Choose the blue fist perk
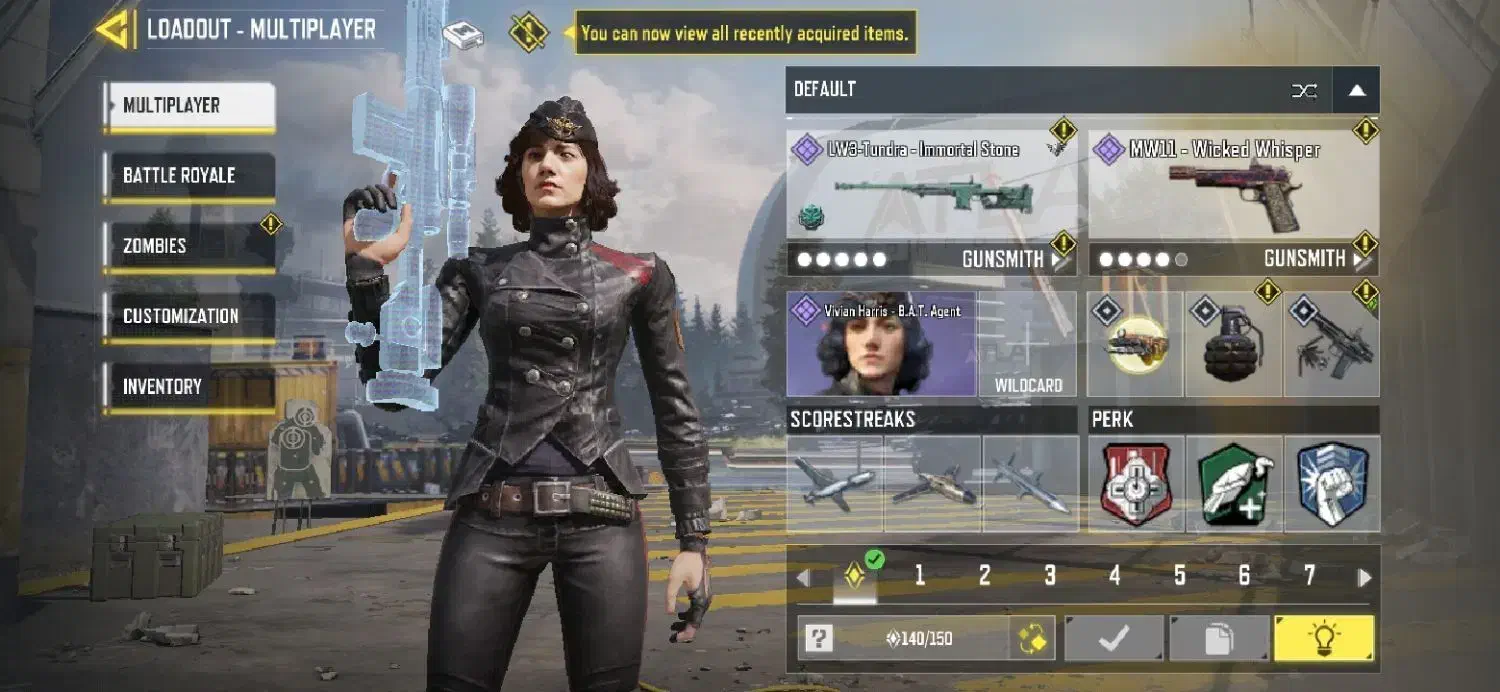 1332,485
